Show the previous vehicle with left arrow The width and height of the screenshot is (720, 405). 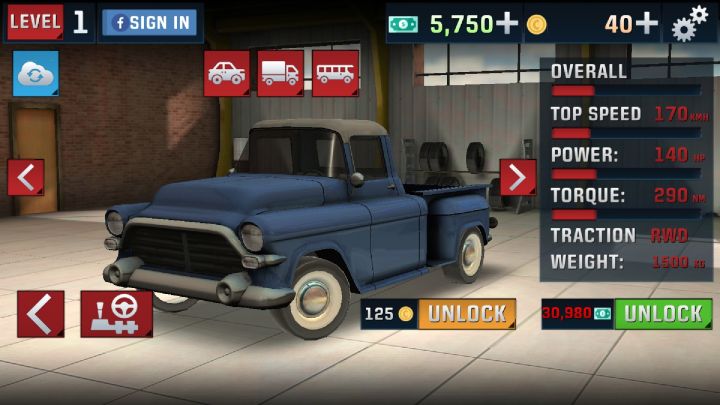pos(26,178)
